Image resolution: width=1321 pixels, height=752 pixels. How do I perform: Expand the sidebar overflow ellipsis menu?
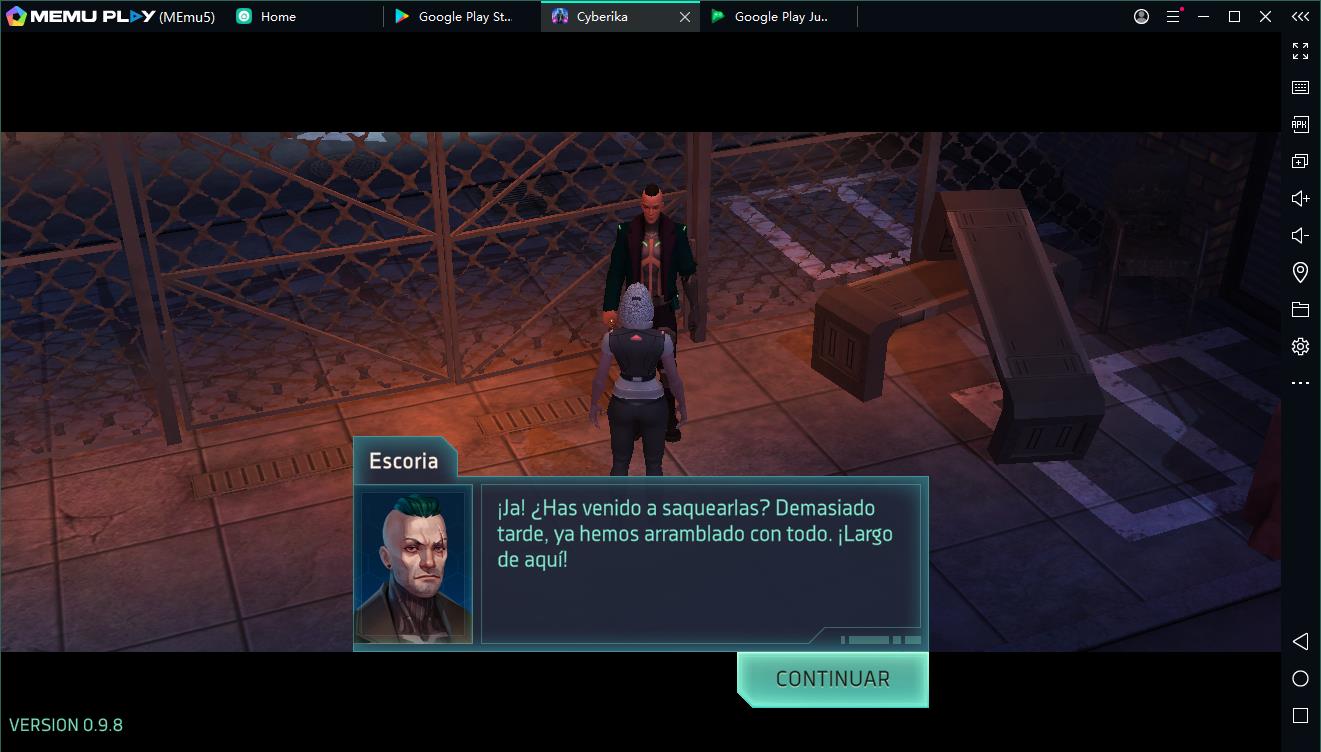click(x=1300, y=382)
